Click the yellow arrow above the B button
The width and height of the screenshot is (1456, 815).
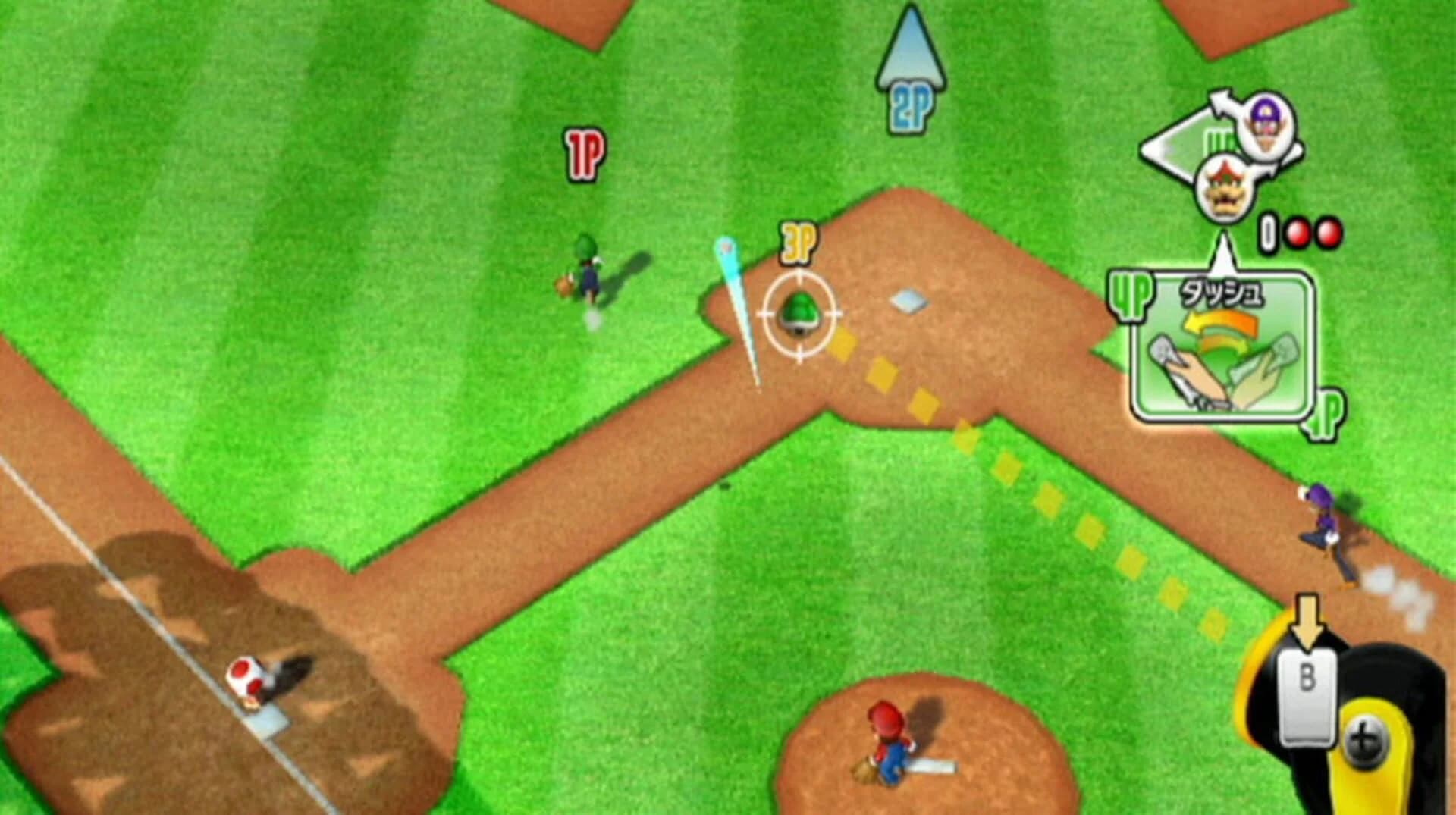(x=1307, y=618)
